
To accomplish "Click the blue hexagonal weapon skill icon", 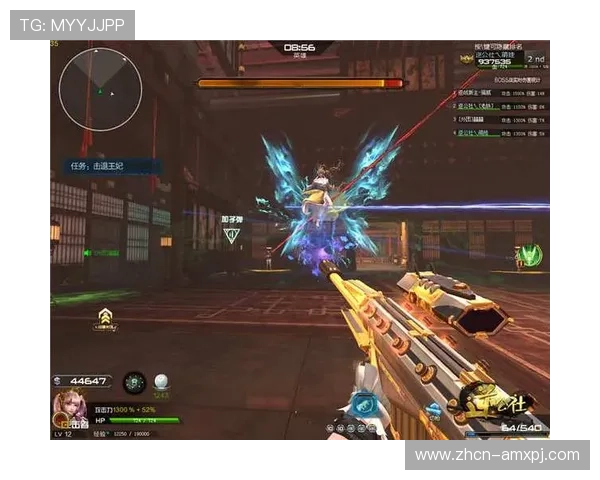I will (x=362, y=406).
